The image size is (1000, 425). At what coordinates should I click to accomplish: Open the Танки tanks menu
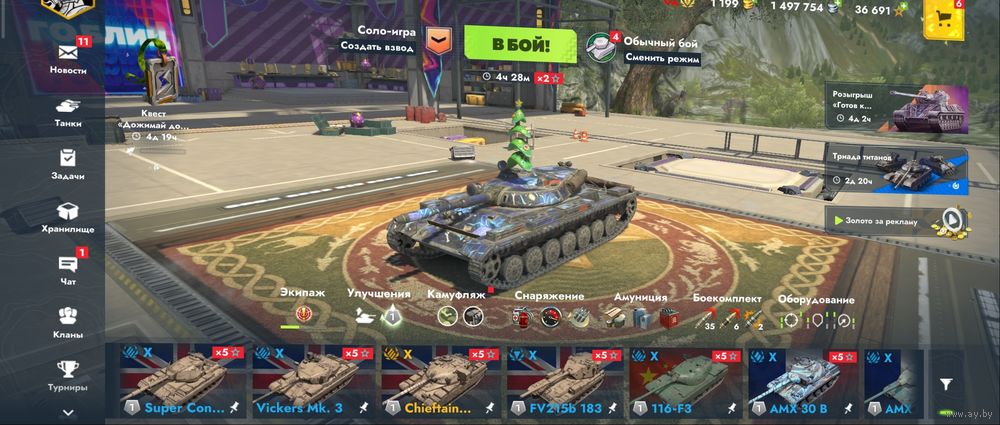(68, 110)
